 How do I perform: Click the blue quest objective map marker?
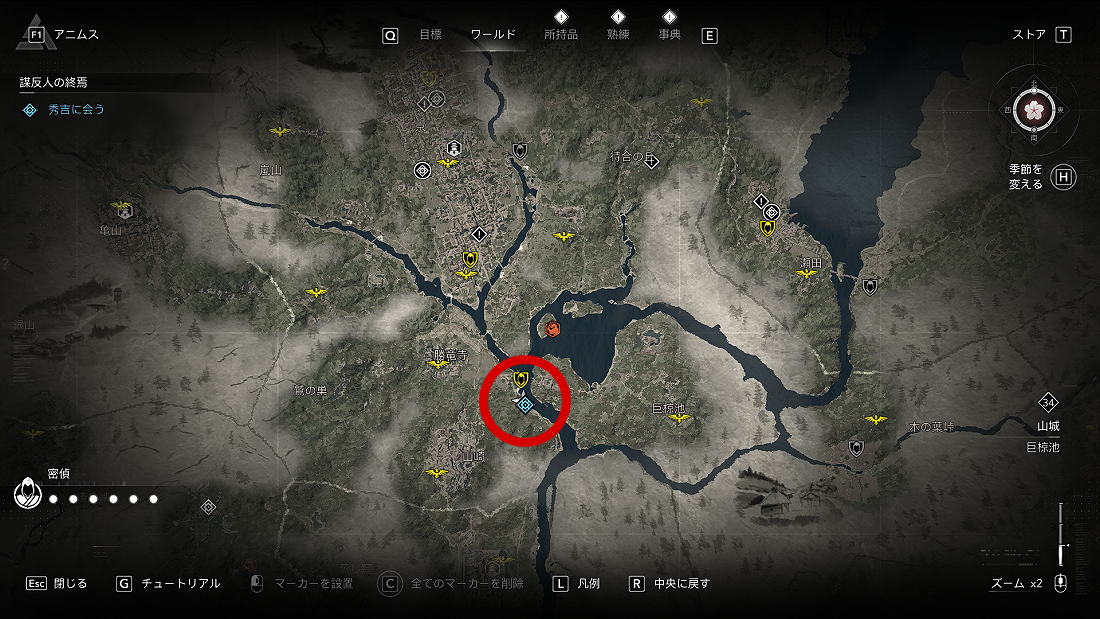point(525,403)
